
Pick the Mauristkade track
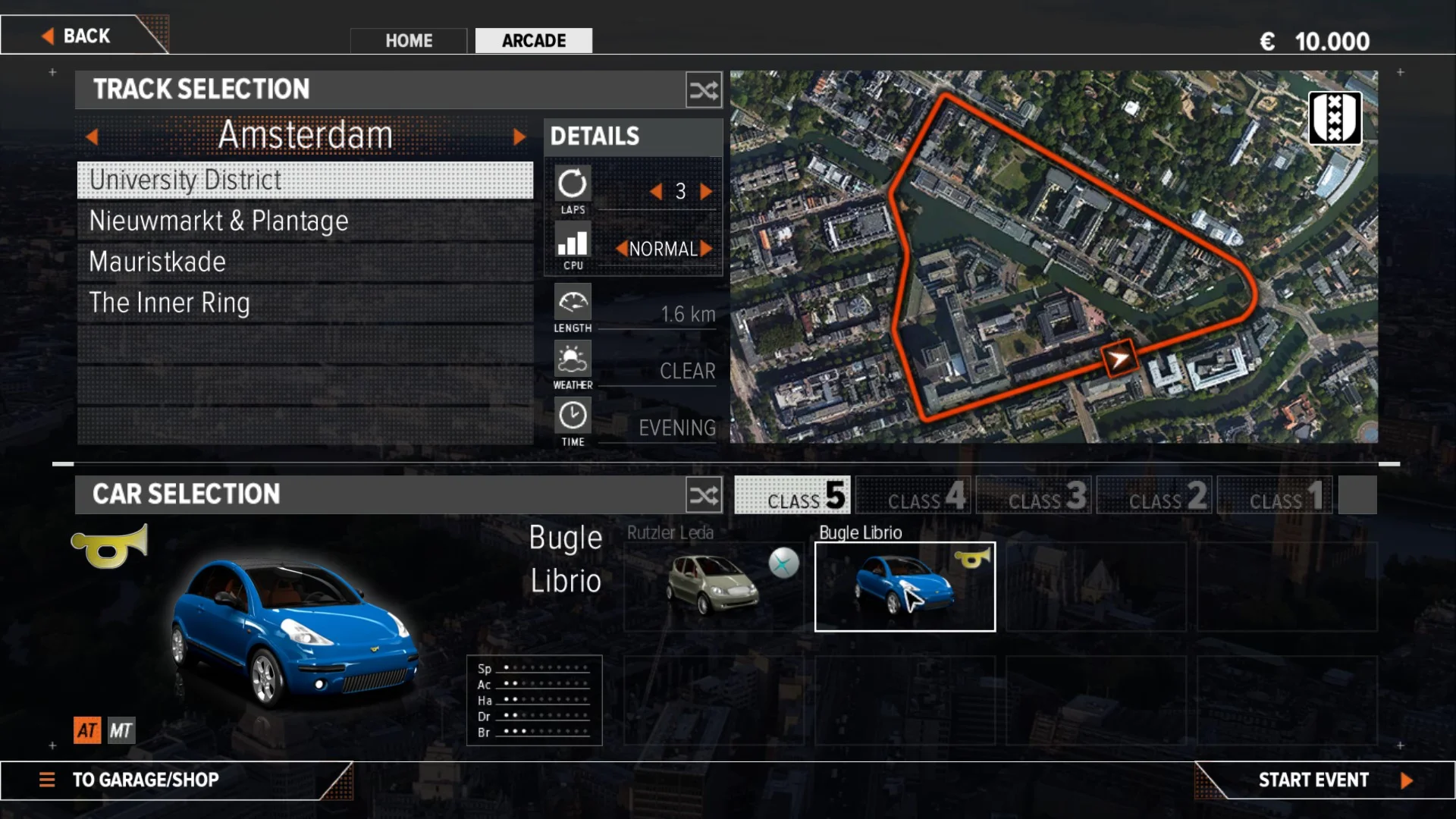tap(305, 262)
